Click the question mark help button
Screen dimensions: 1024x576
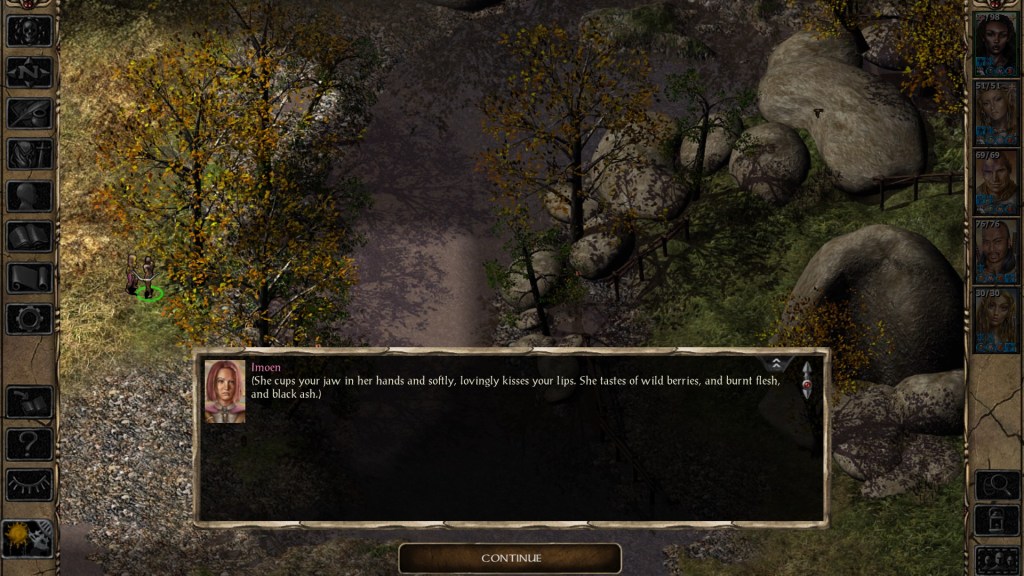(x=29, y=443)
